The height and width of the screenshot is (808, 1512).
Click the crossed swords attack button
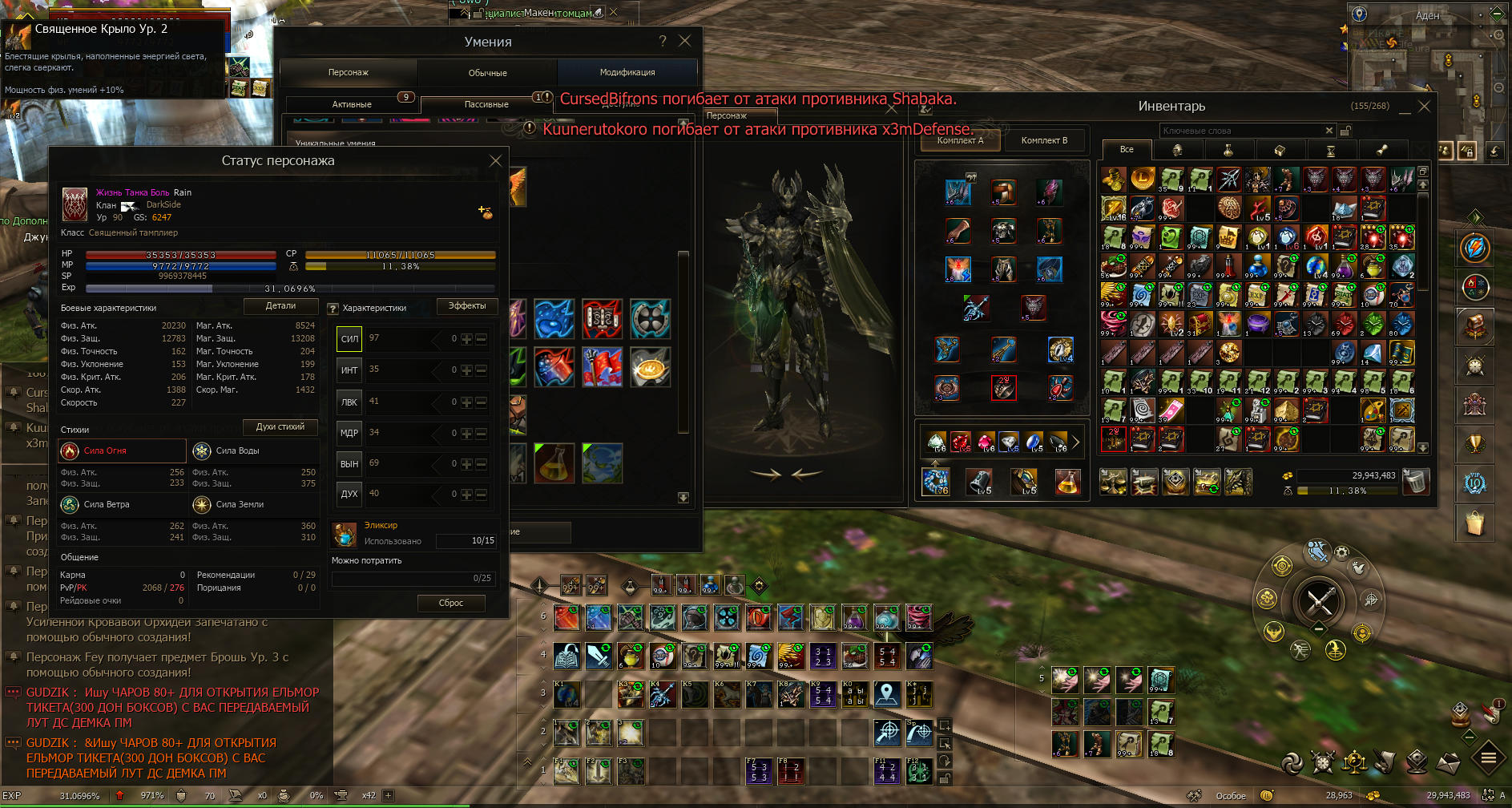coord(1318,600)
